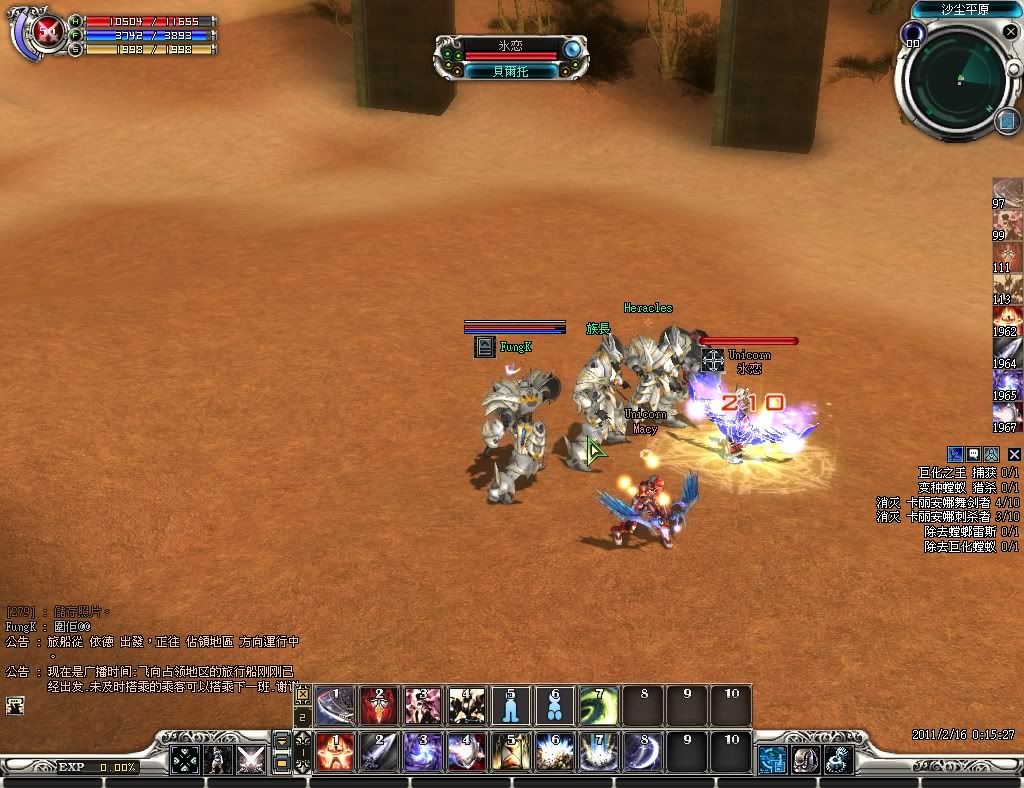1024x788 pixels.
Task: Select the buff icon labeled 1962
Action: 1006,321
